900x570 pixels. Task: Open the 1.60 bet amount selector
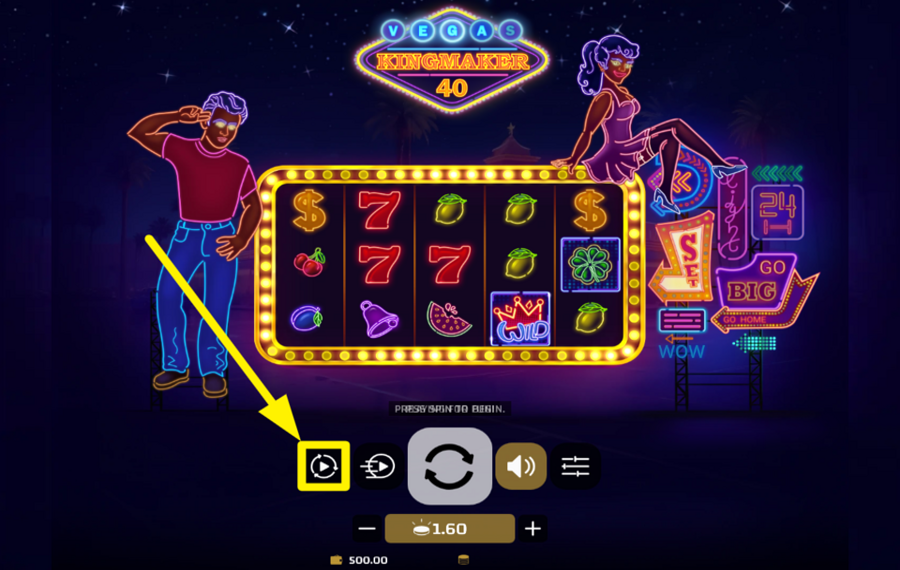click(x=450, y=529)
